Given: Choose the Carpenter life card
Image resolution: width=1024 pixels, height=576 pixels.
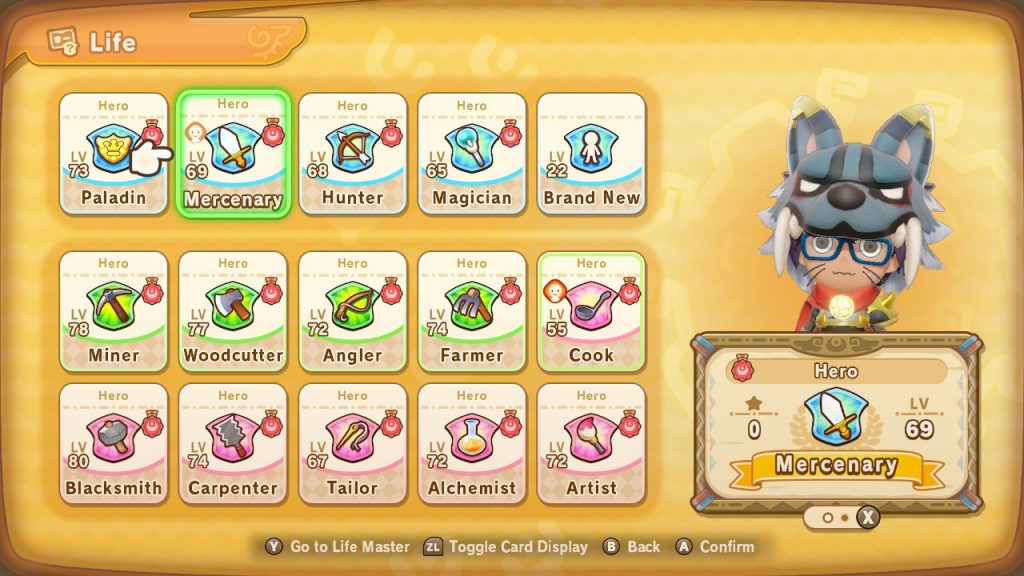Looking at the screenshot, I should (233, 443).
